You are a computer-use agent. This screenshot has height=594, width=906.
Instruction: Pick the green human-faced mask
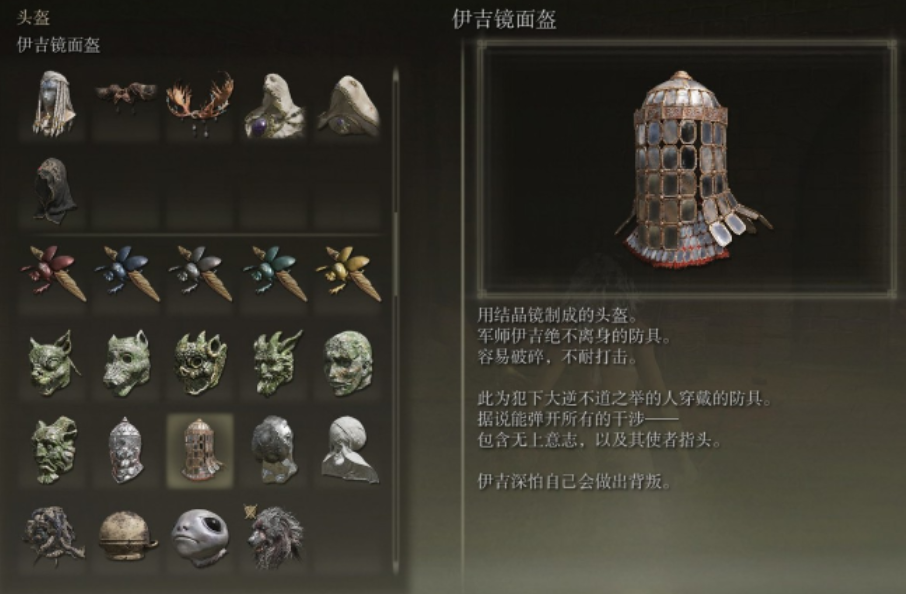(x=348, y=362)
